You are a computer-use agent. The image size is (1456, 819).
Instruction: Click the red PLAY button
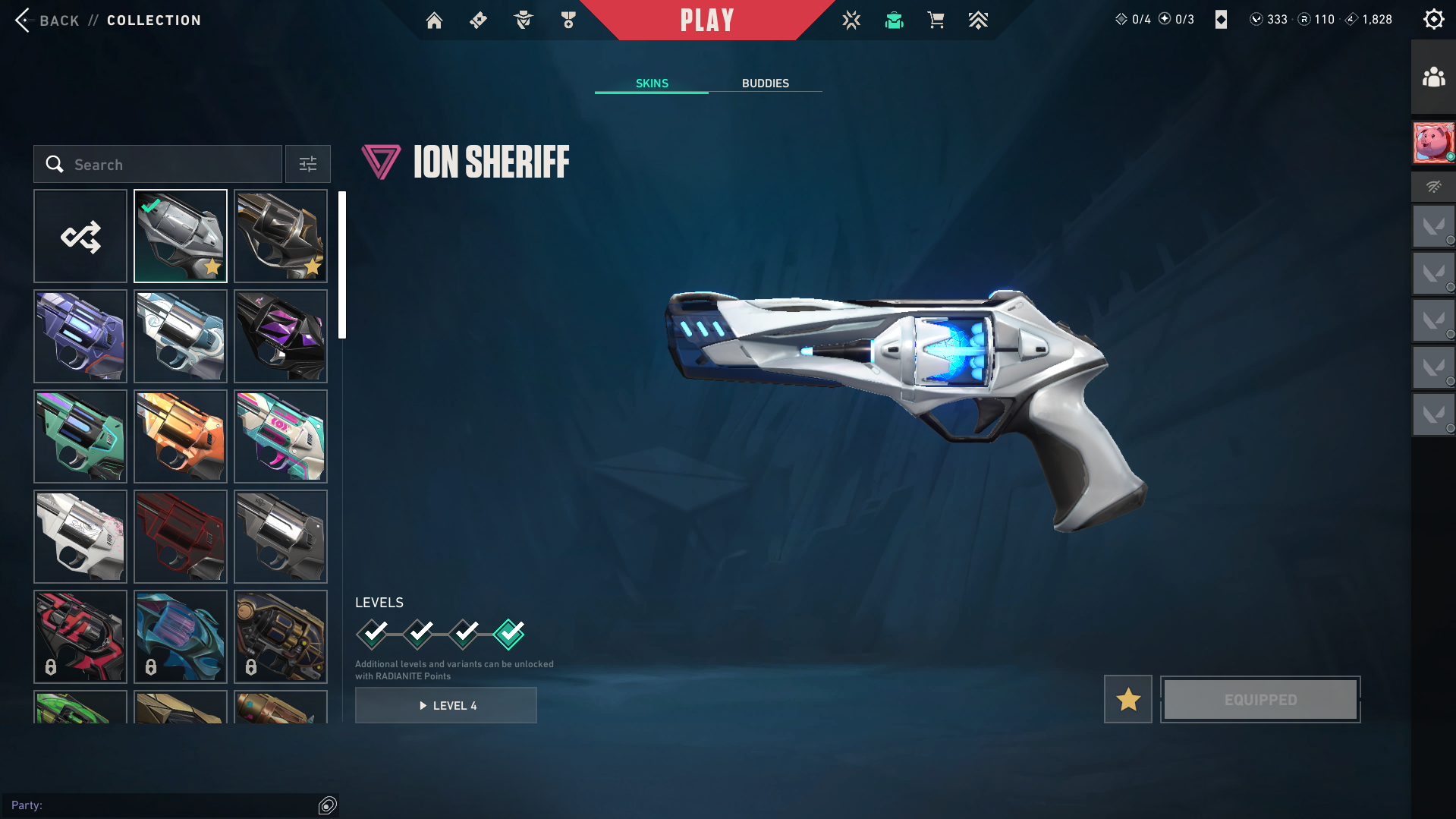point(707,20)
